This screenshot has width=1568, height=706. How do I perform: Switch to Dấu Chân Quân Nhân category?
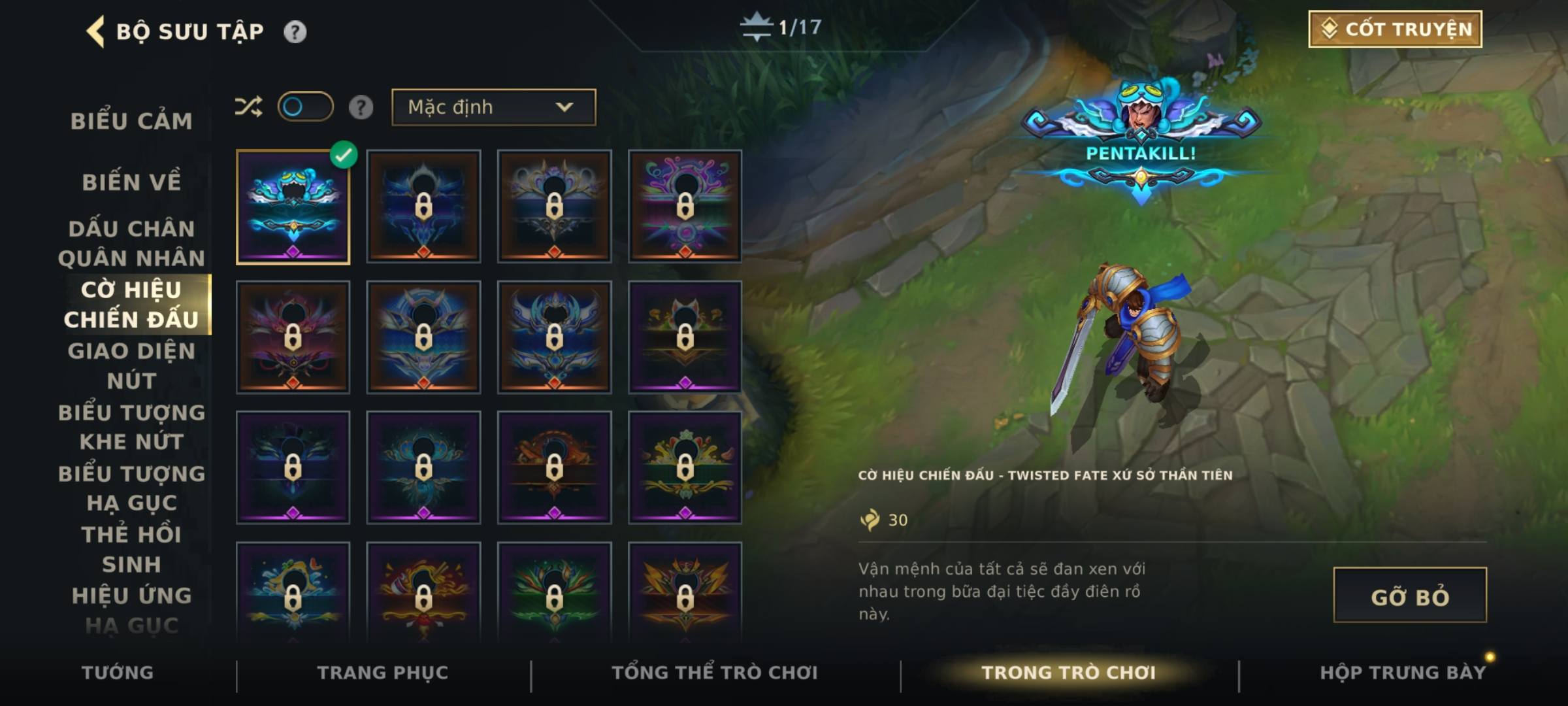[131, 243]
